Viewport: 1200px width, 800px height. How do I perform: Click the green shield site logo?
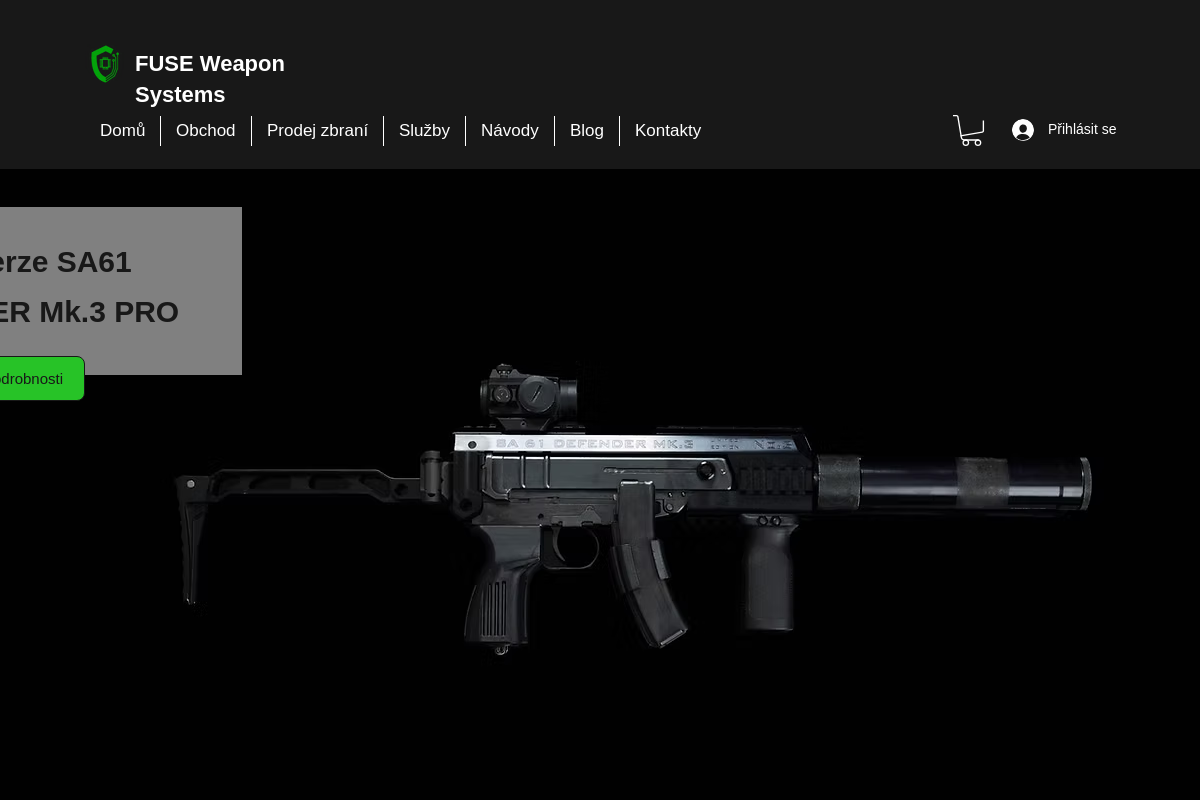pyautogui.click(x=105, y=64)
